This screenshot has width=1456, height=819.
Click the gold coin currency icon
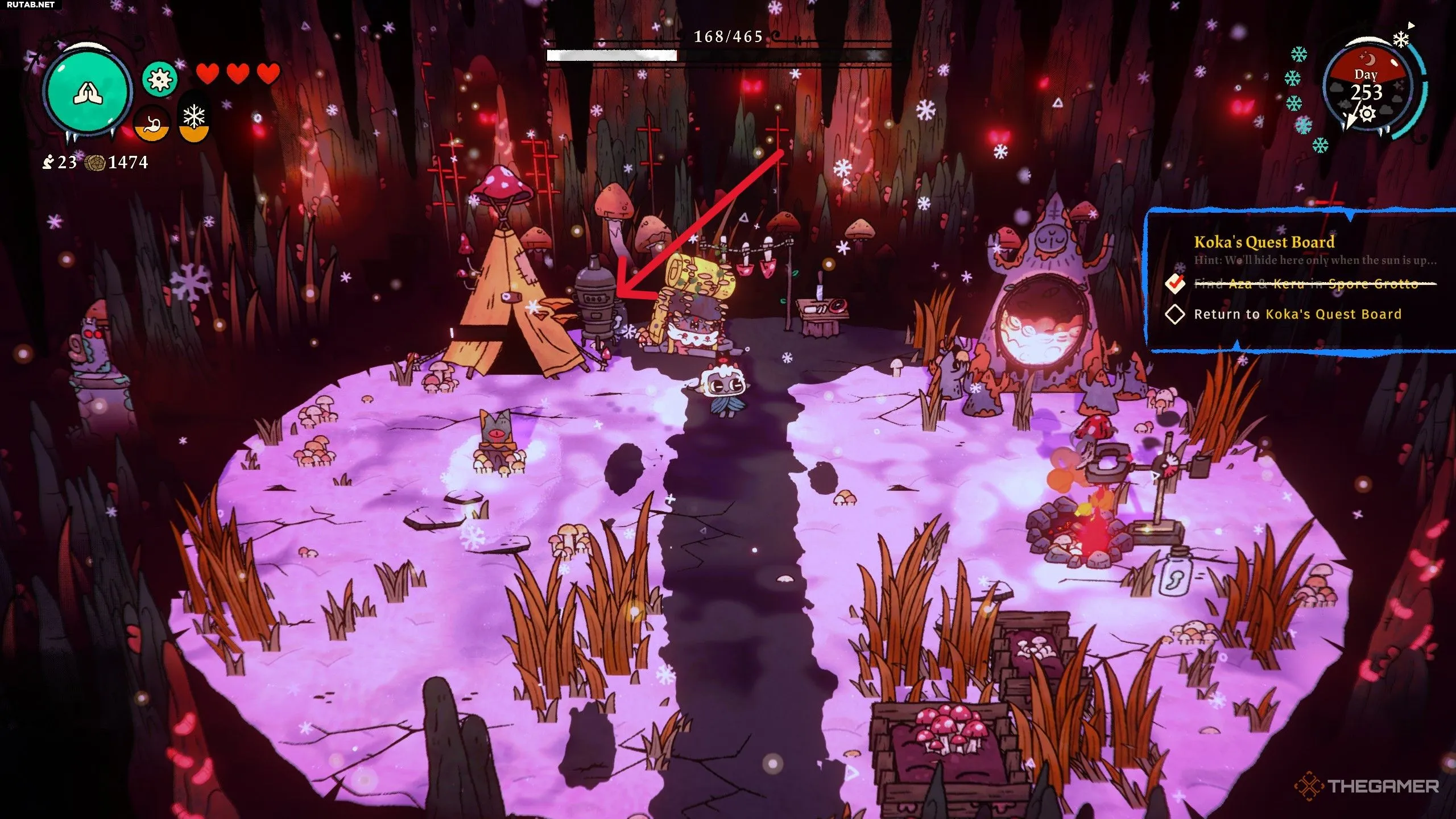[95, 163]
